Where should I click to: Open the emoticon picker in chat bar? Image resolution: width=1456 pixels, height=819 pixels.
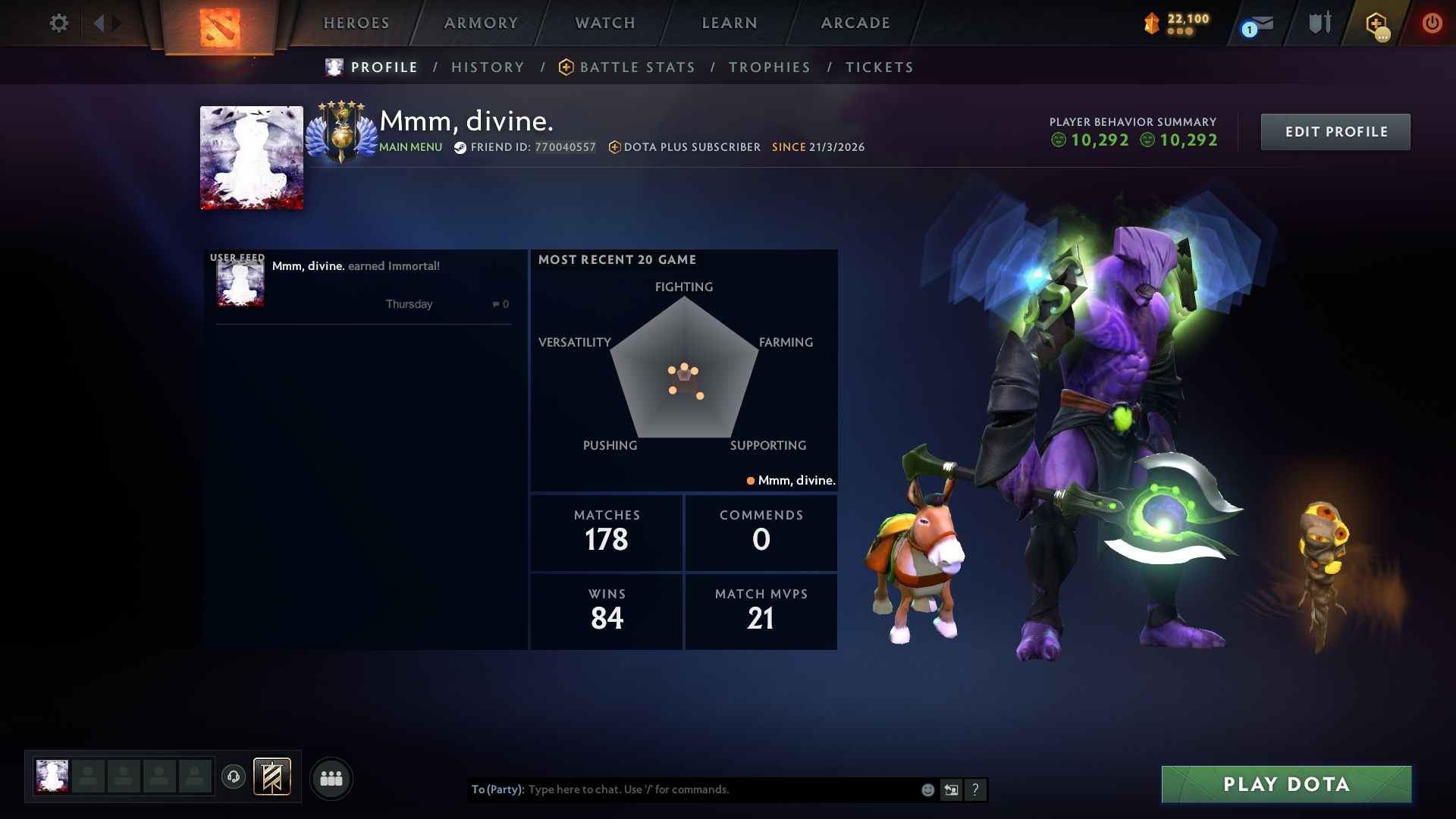[x=927, y=789]
